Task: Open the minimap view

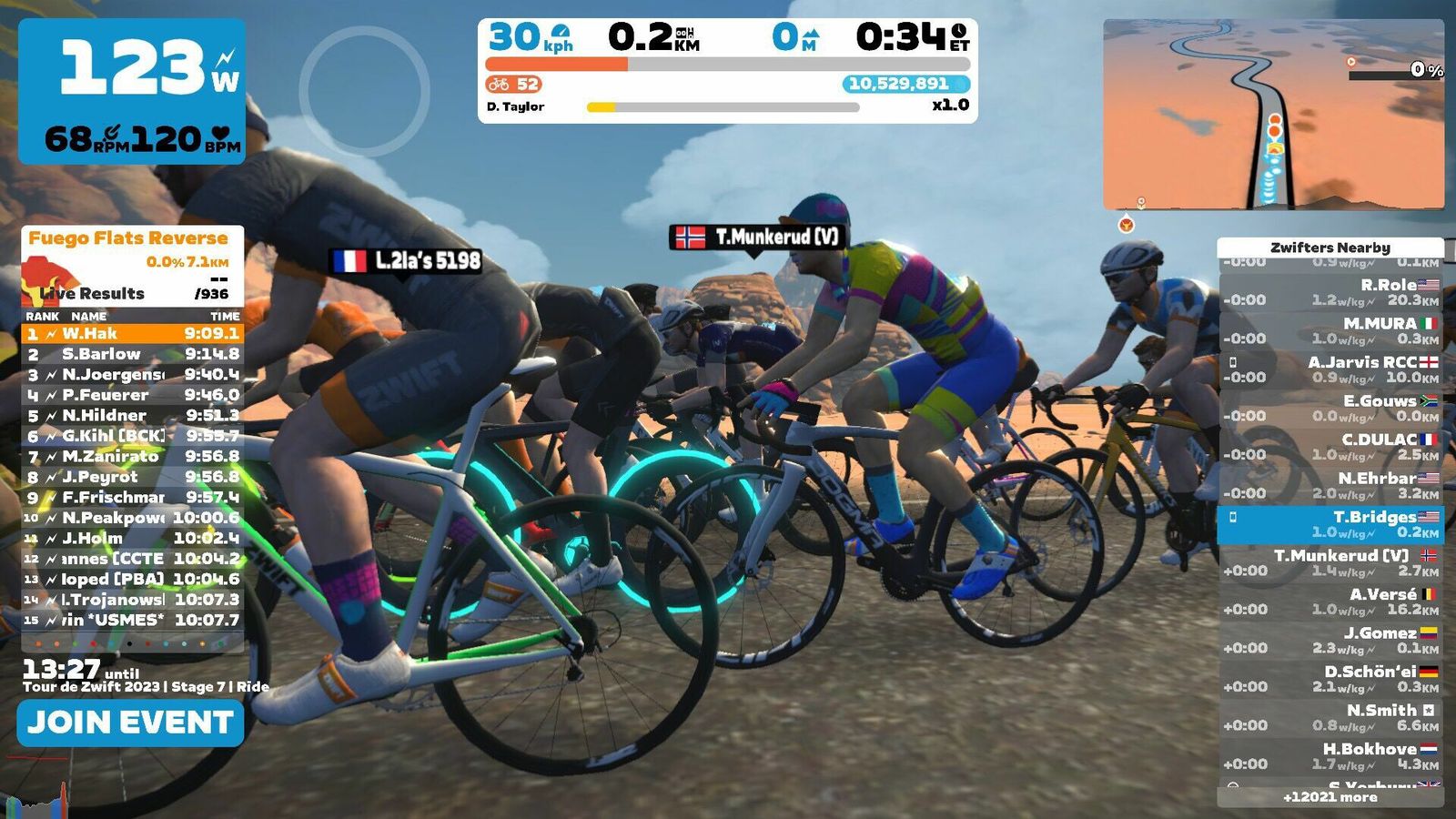Action: tap(1273, 115)
